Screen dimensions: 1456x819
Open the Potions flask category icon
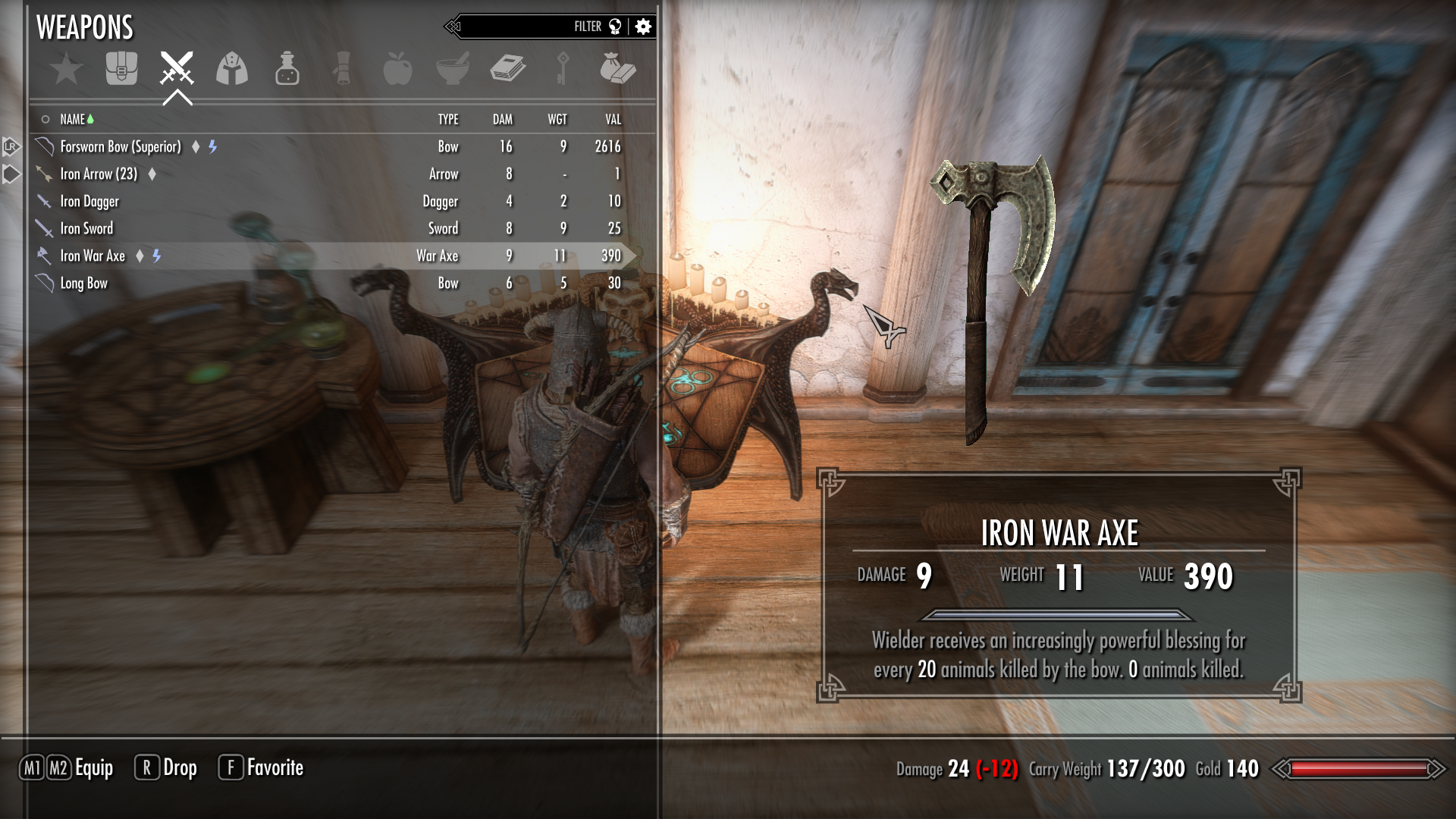click(287, 68)
